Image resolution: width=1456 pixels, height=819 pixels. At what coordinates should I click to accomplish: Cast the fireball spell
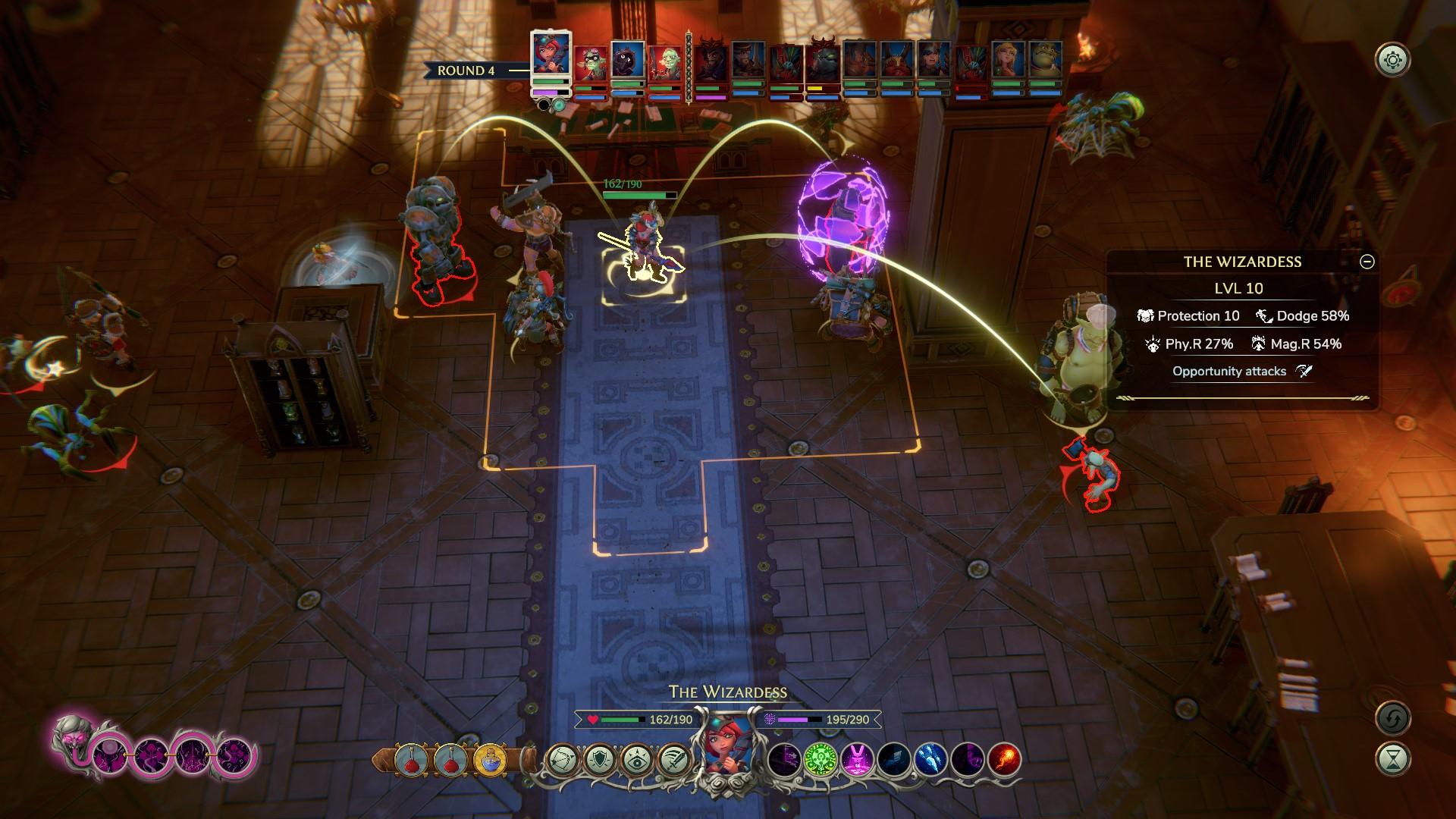(1004, 759)
